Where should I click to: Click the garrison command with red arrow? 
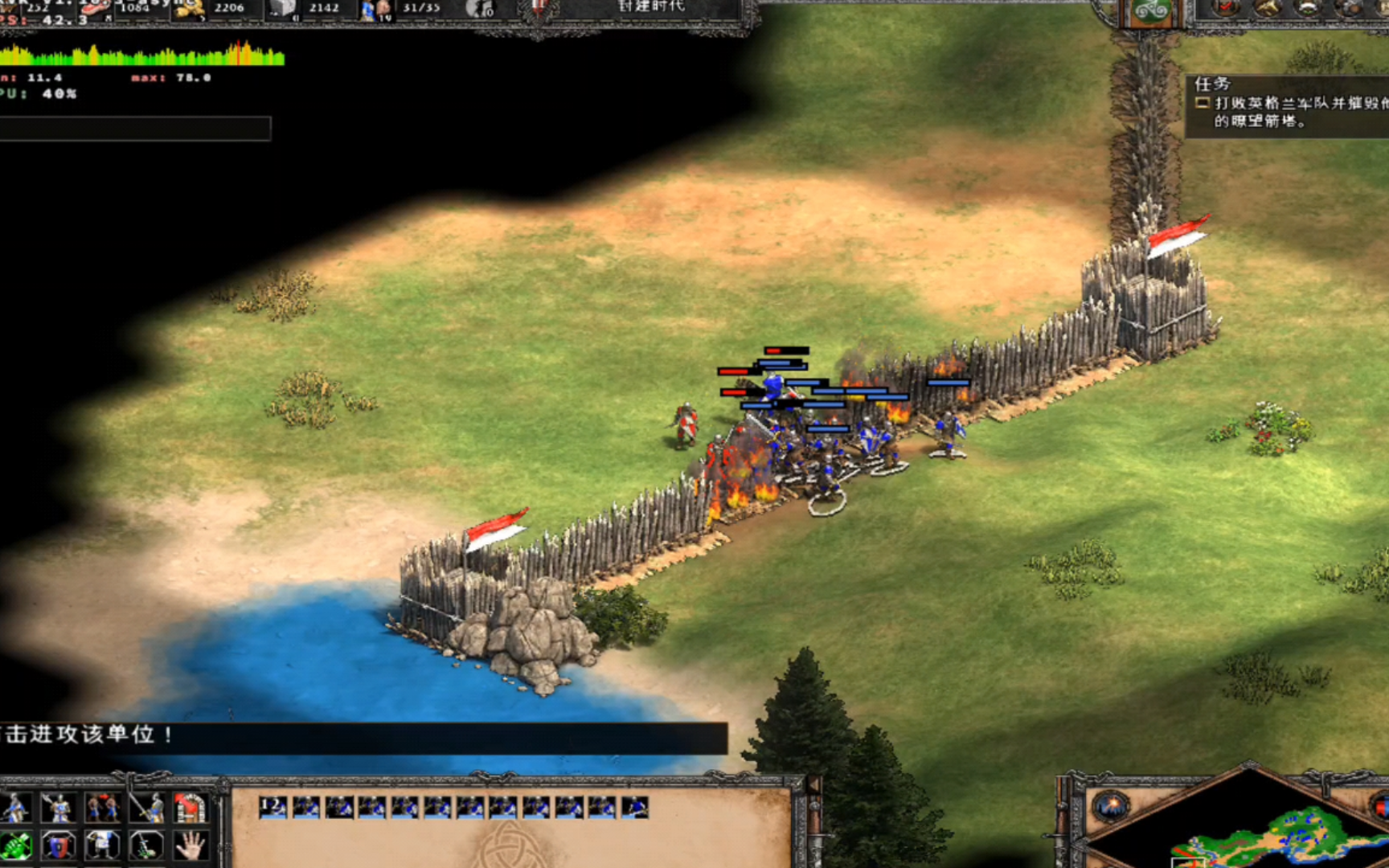(190, 808)
